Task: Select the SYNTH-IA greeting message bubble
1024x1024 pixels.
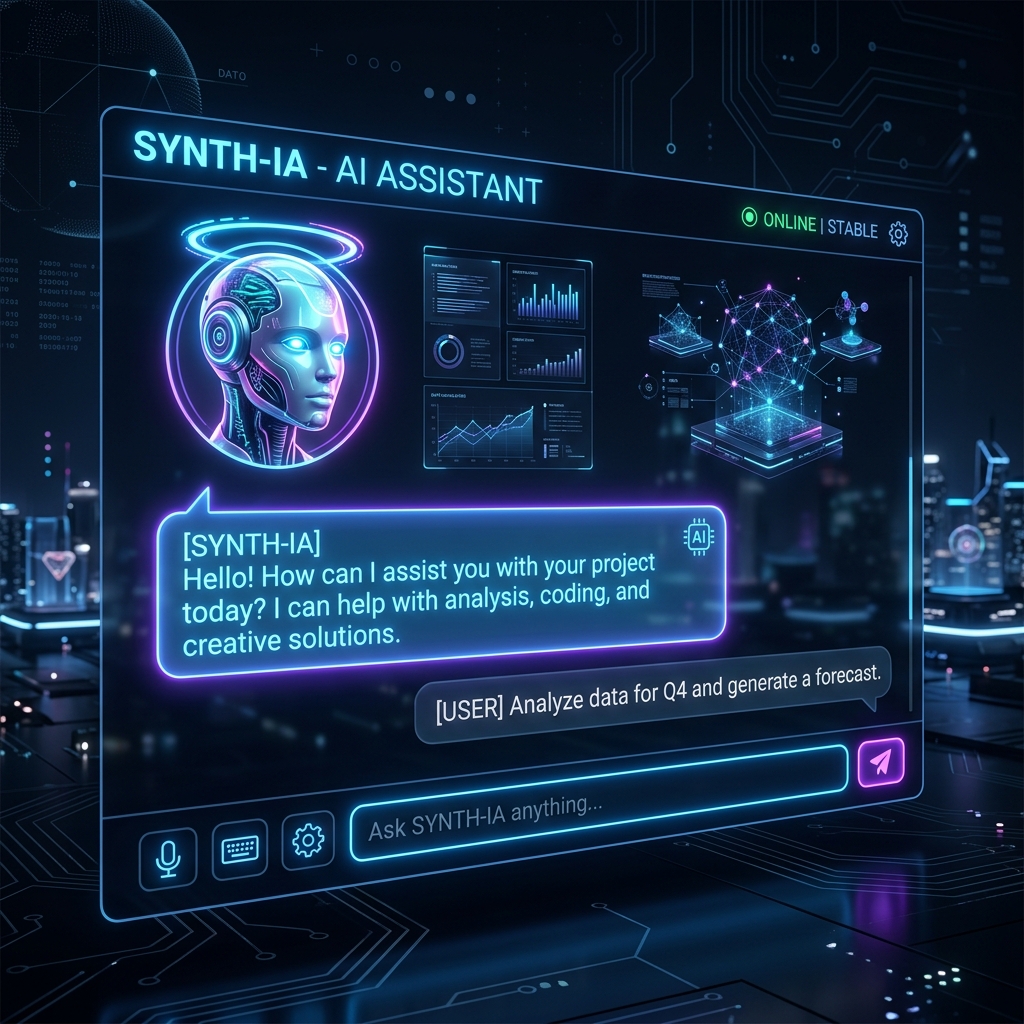Action: (x=440, y=592)
